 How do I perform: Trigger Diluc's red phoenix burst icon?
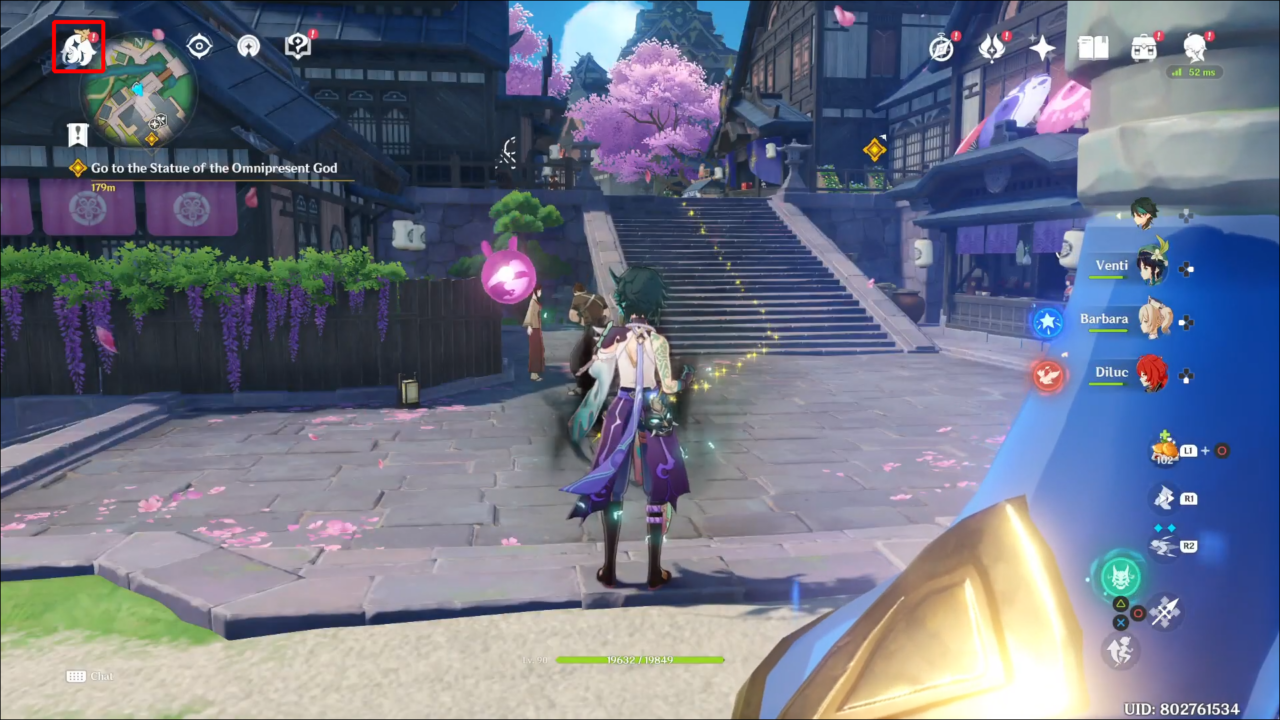pyautogui.click(x=1047, y=375)
